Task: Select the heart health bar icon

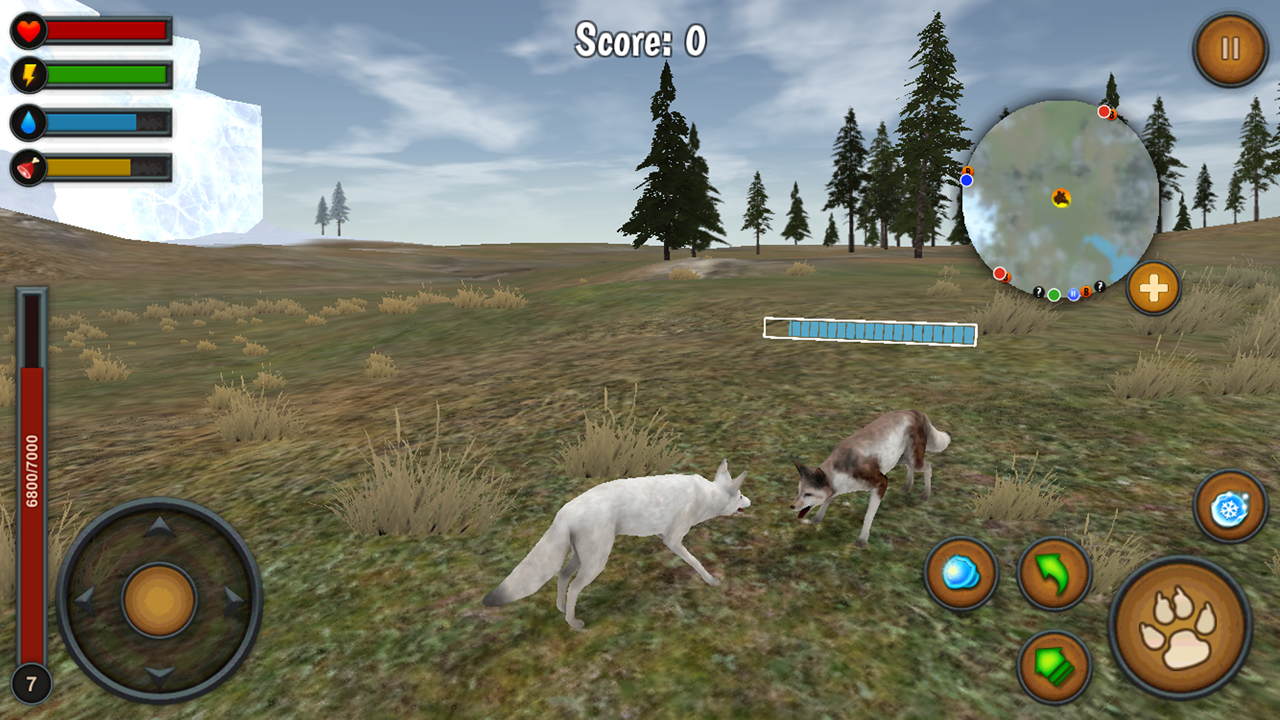Action: pos(28,28)
